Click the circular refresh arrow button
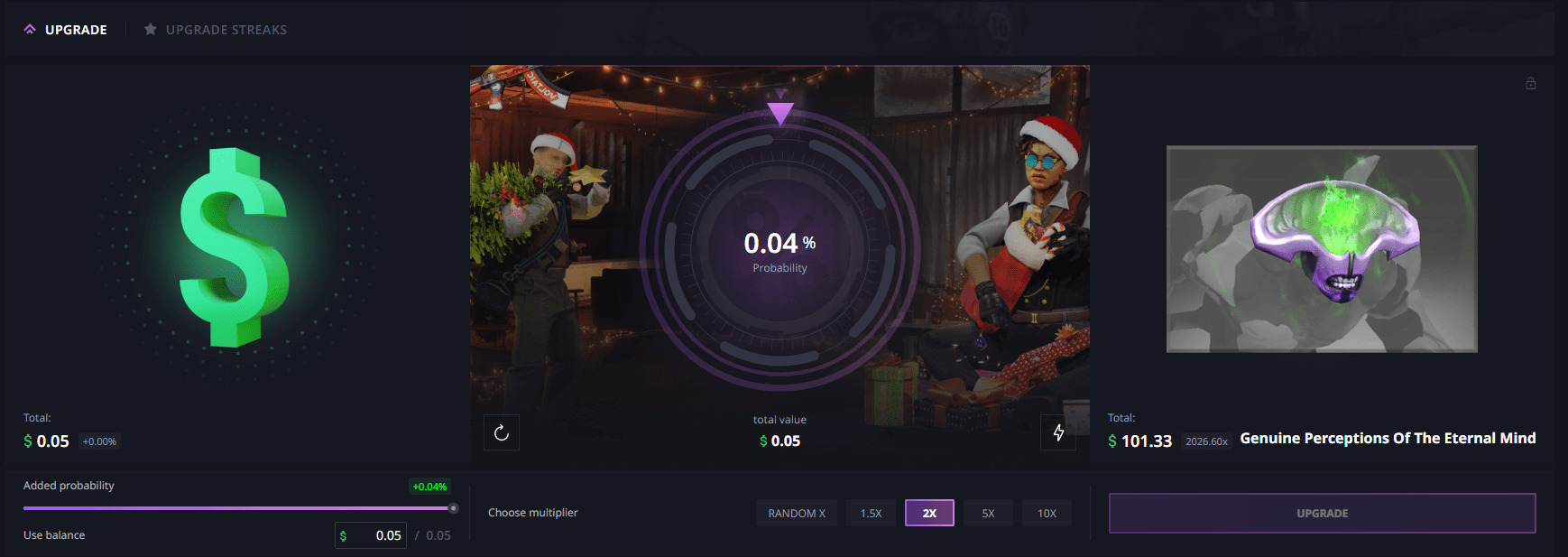The image size is (1568, 557). [x=502, y=433]
